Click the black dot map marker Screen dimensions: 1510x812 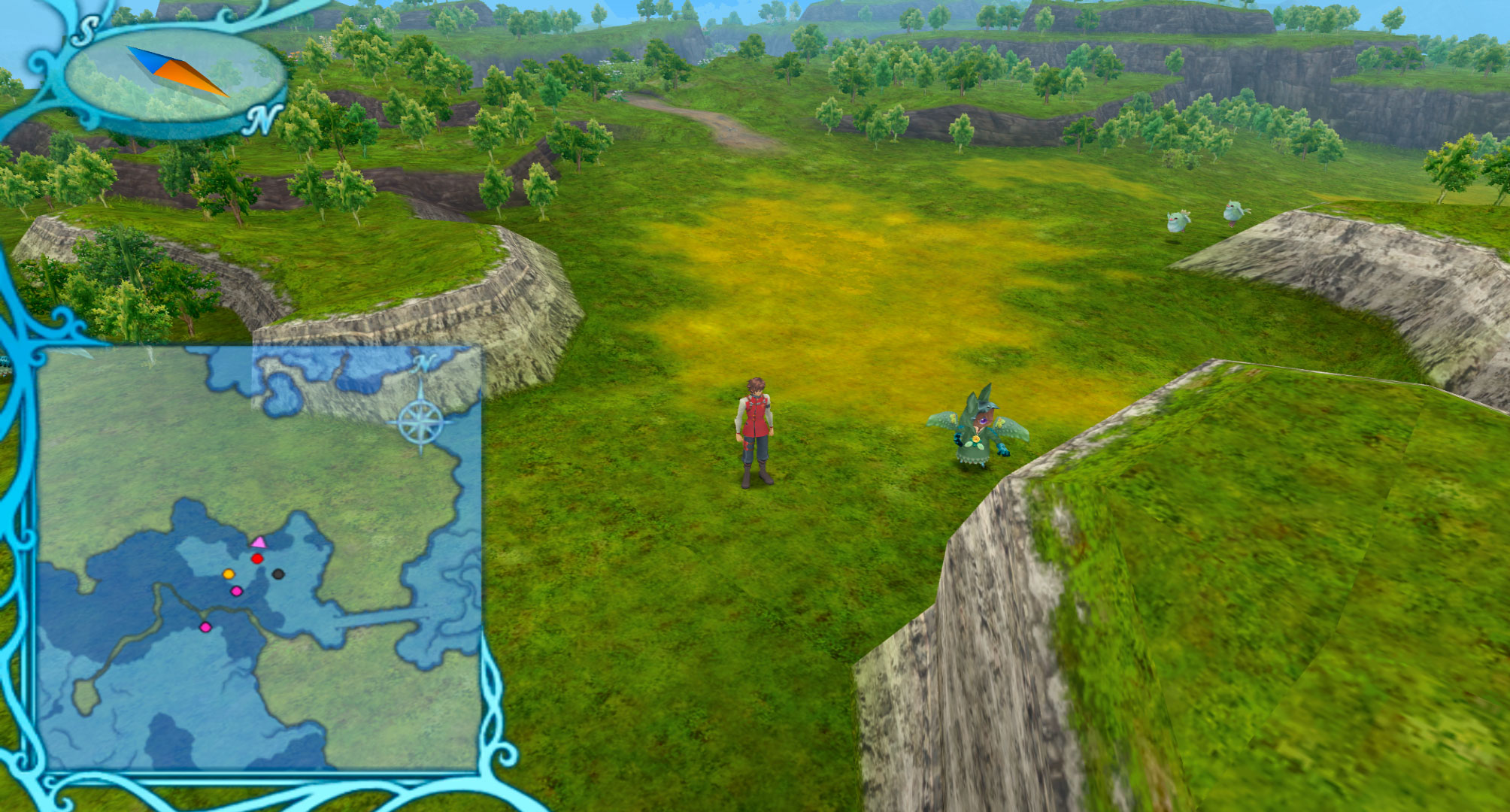(278, 574)
